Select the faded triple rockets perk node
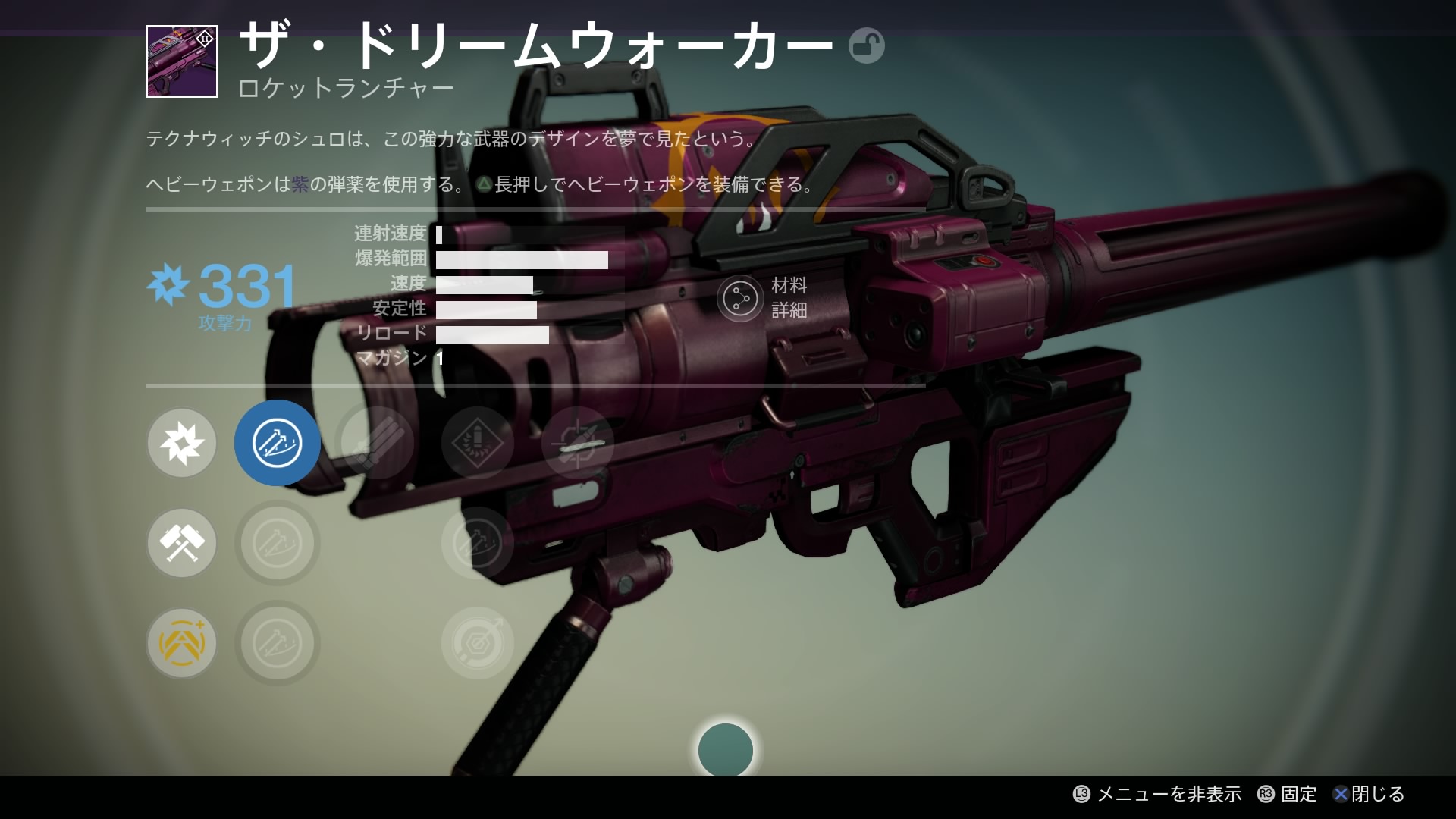The image size is (1456, 819). coord(377,443)
